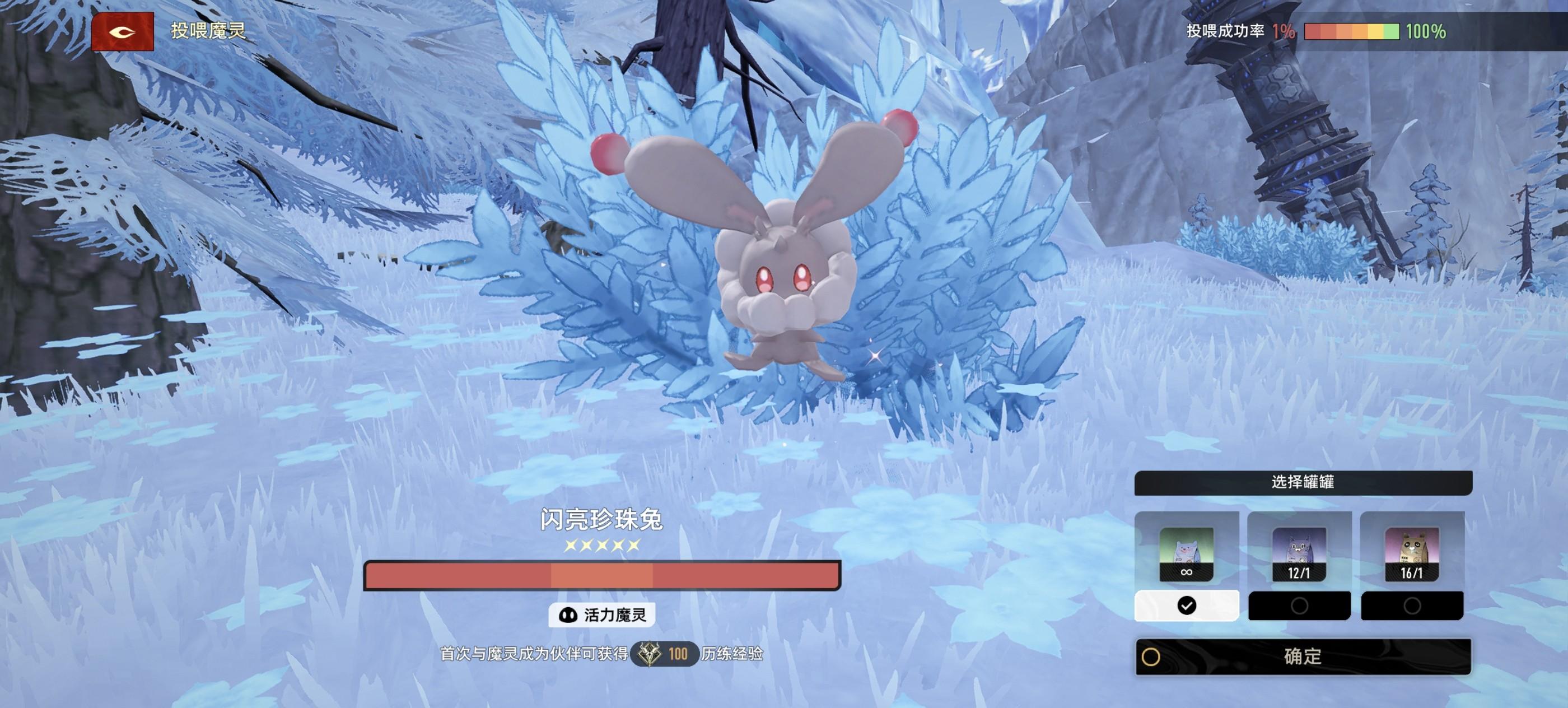Pick the pink can labeled 16/1
Screen dimensions: 1568x708
[x=1412, y=553]
